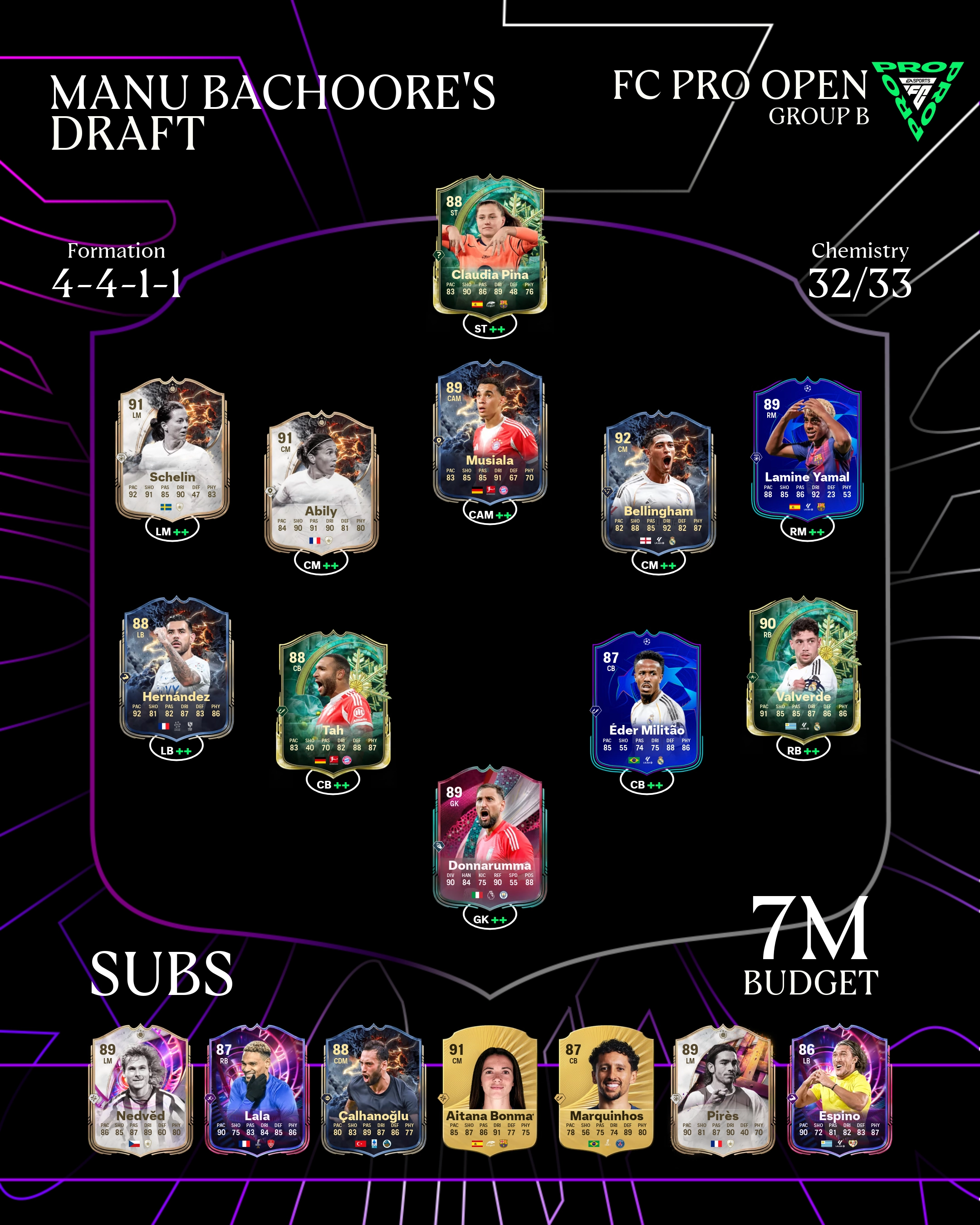
Task: Select Musiala's CAM card
Action: 490,432
